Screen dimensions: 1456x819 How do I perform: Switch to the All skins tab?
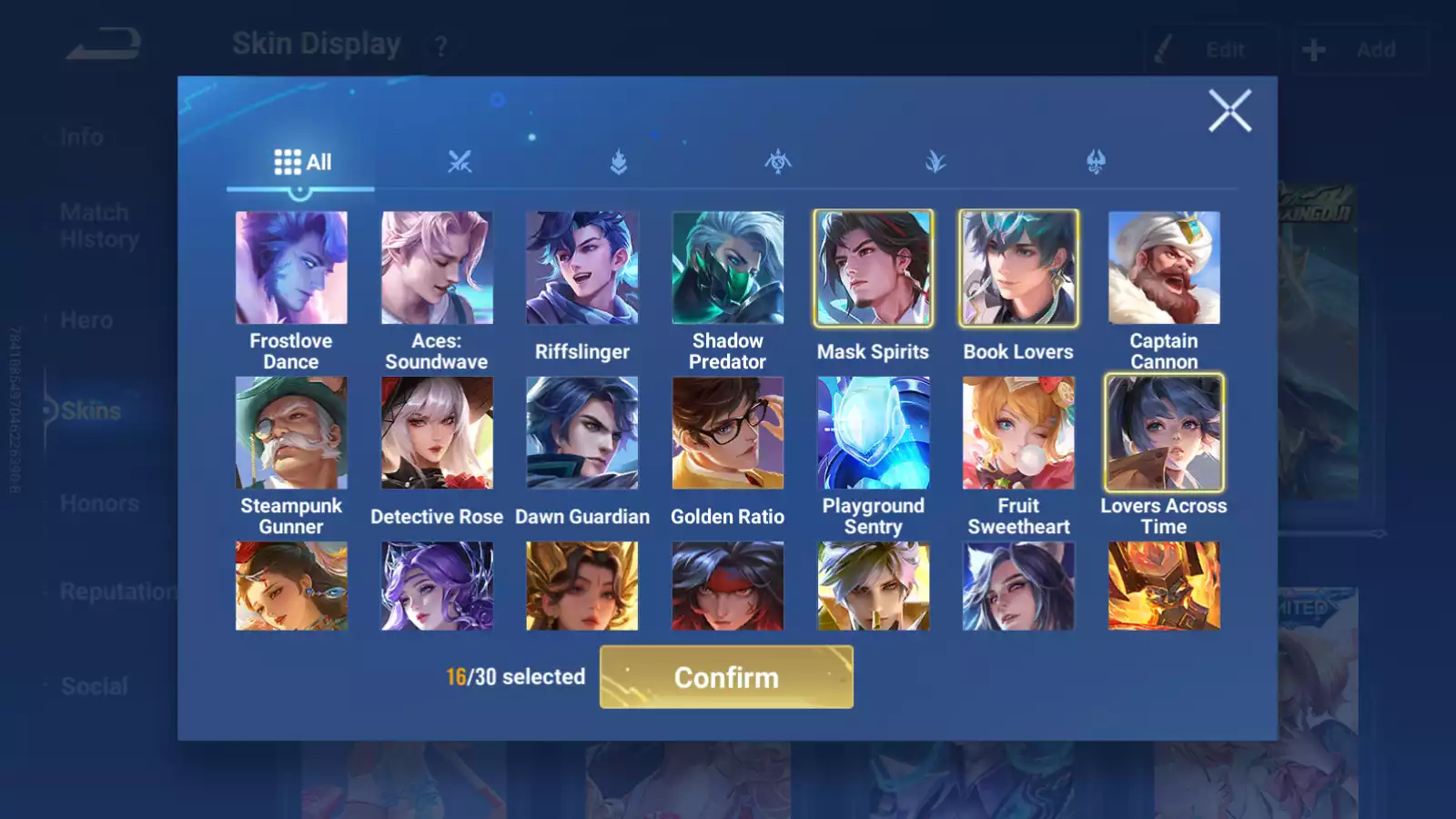[x=302, y=163]
